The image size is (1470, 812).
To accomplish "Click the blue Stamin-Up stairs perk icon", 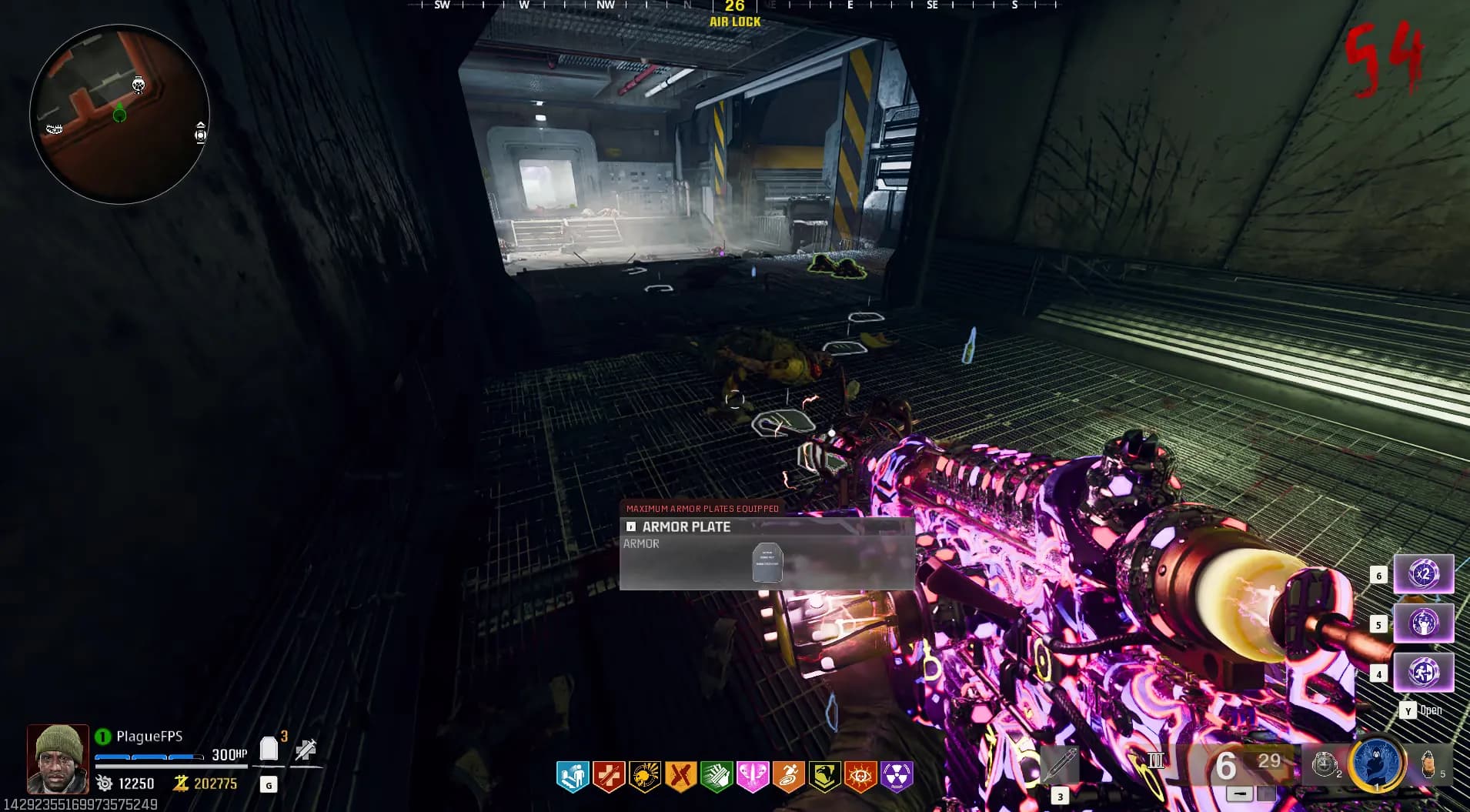I will 573,777.
